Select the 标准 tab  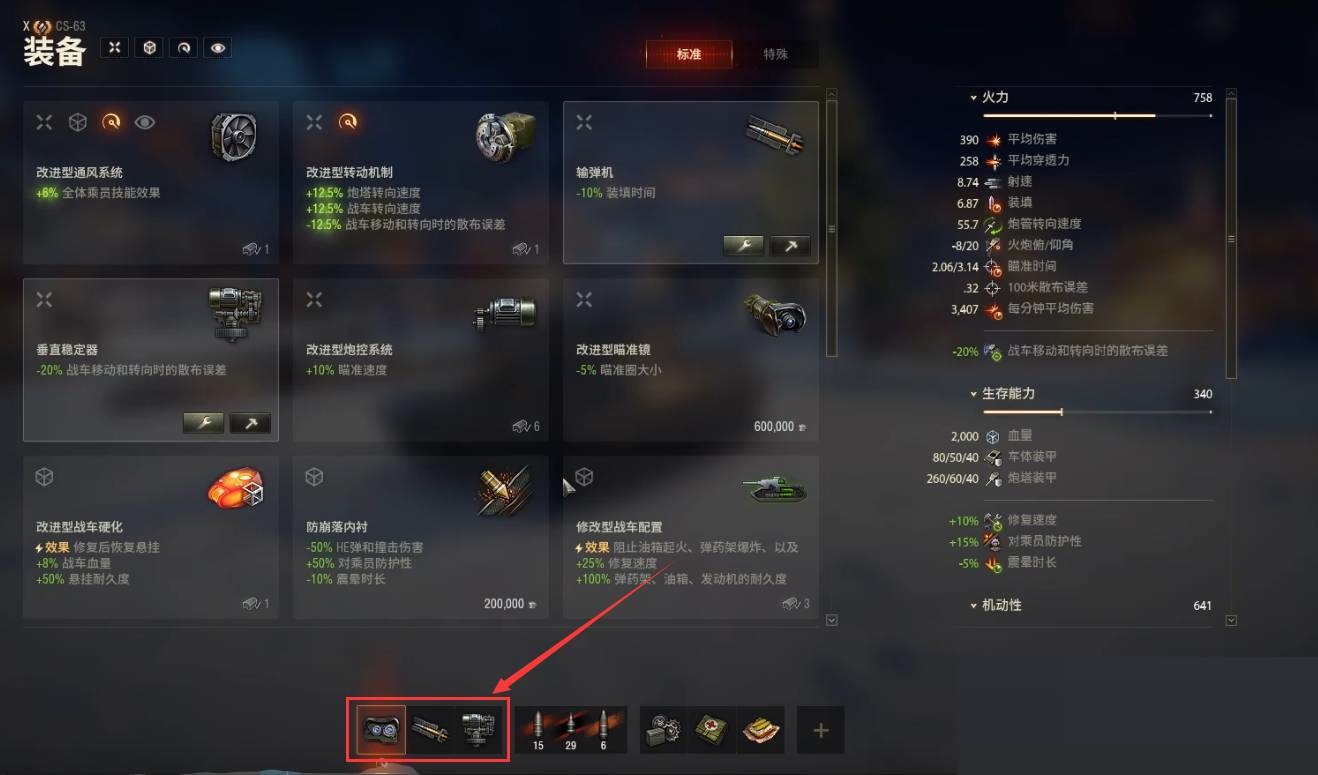690,55
